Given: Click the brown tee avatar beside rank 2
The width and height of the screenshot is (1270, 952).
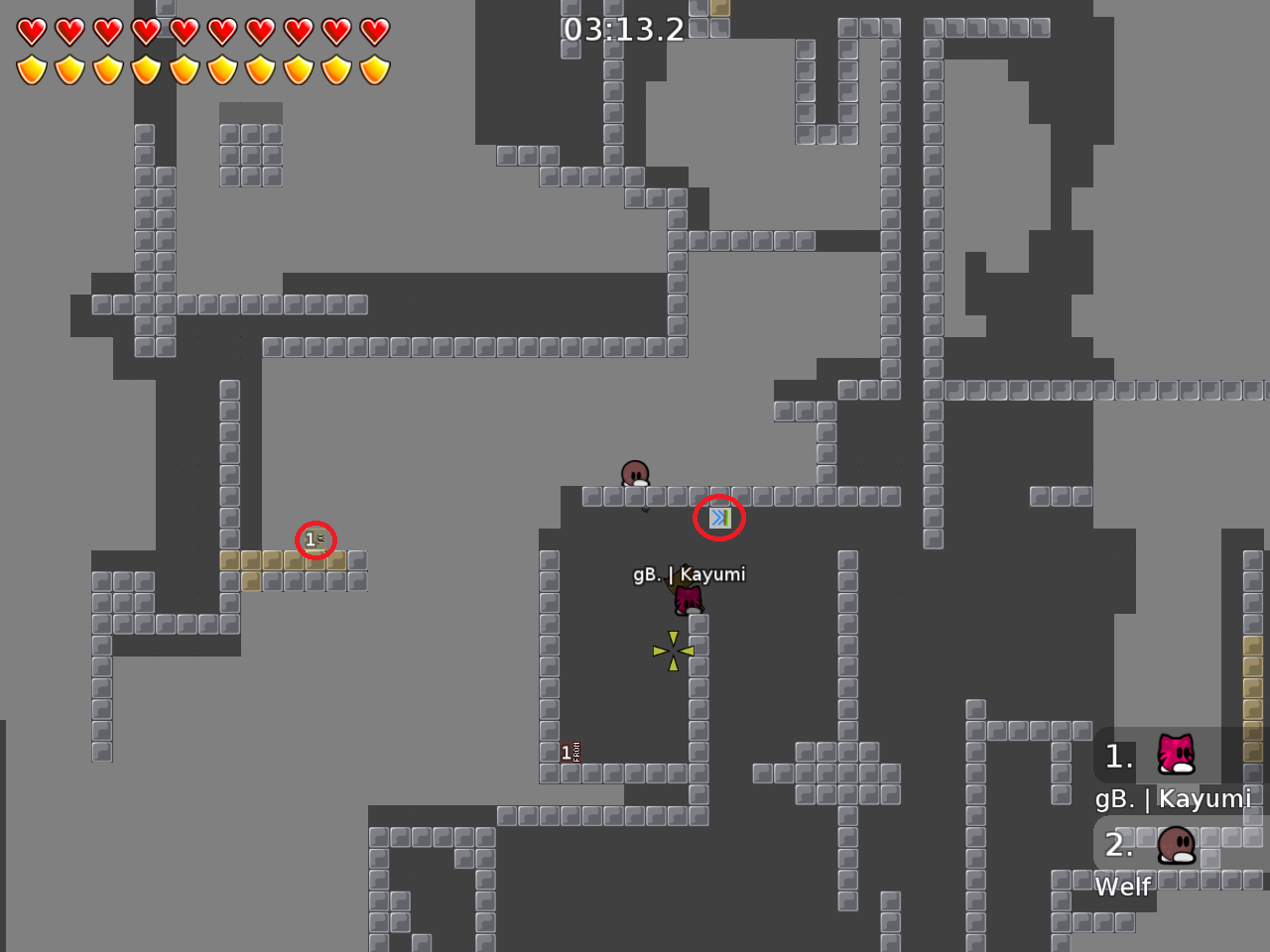Looking at the screenshot, I should coord(1176,846).
